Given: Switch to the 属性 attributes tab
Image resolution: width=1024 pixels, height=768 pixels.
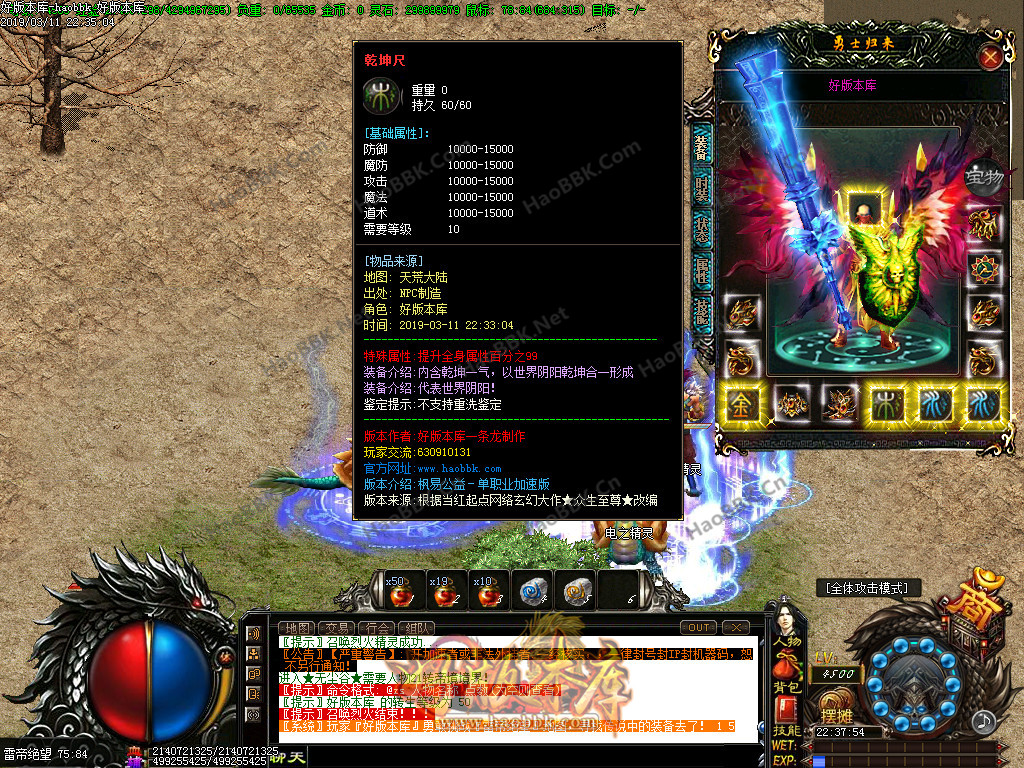Looking at the screenshot, I should 702,270.
